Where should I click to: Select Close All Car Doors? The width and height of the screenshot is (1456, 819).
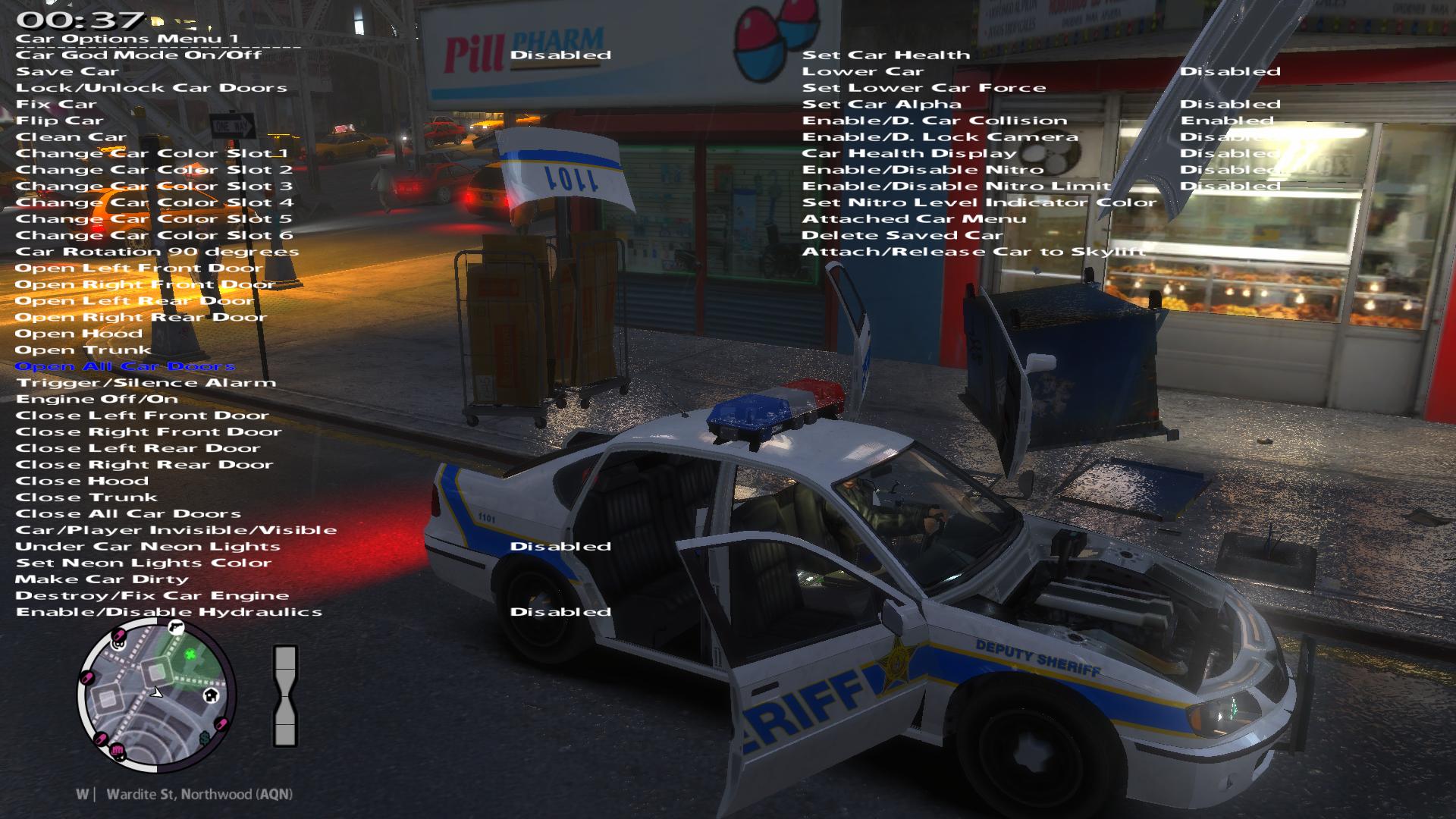pyautogui.click(x=128, y=515)
